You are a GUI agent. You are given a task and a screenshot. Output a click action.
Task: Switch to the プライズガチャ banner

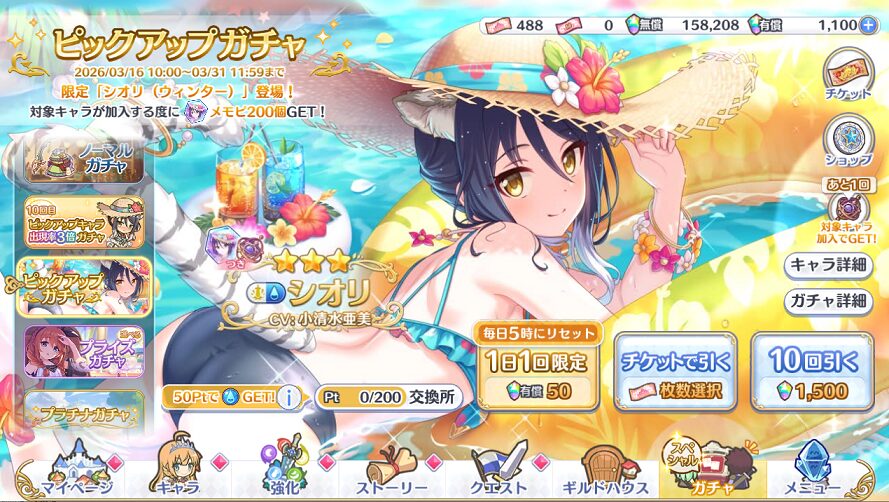coord(84,349)
